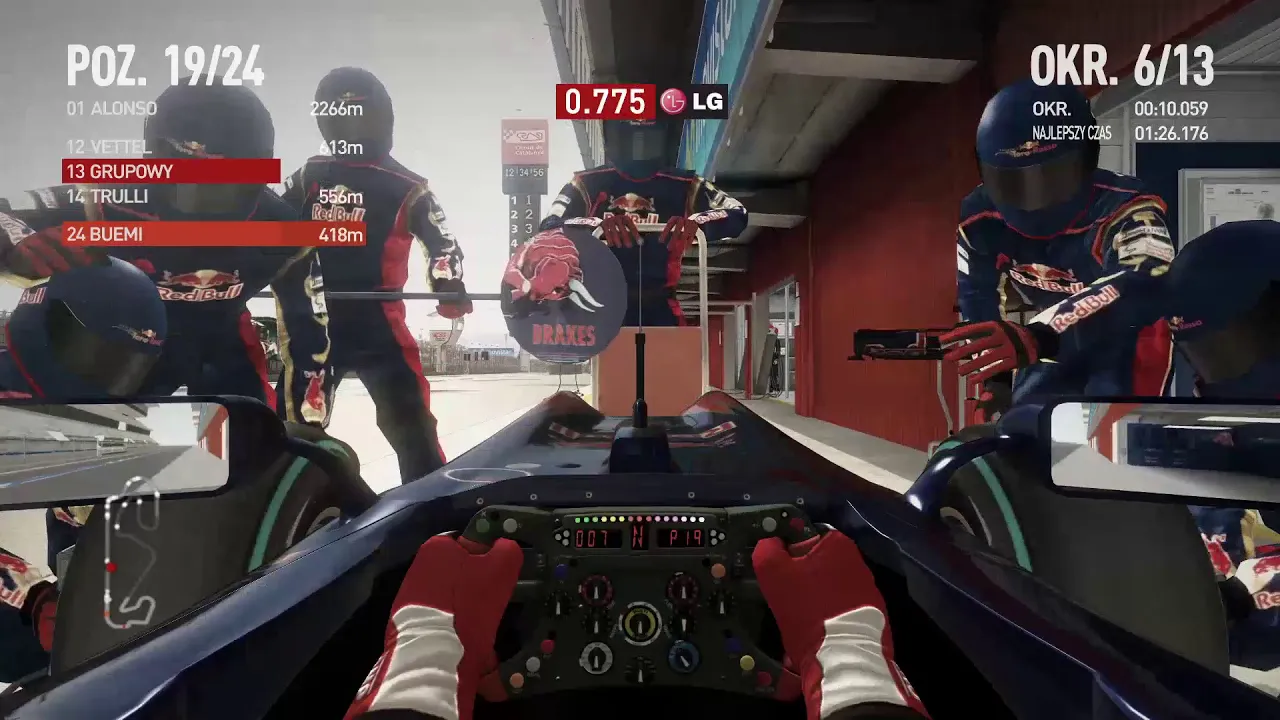Pick the 24 Buemi leaderboard row

point(213,234)
